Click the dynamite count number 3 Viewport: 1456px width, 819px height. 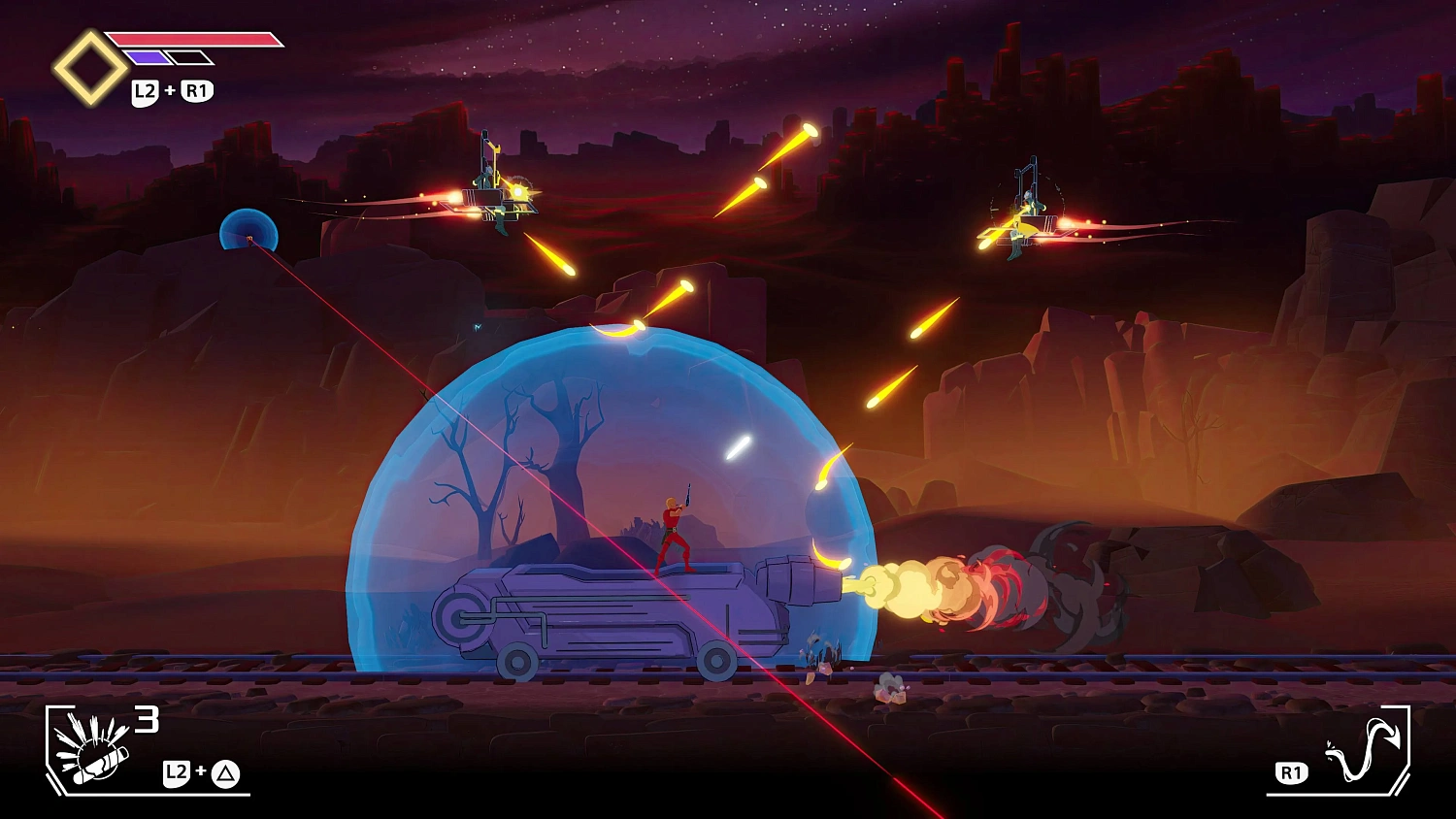[x=148, y=720]
